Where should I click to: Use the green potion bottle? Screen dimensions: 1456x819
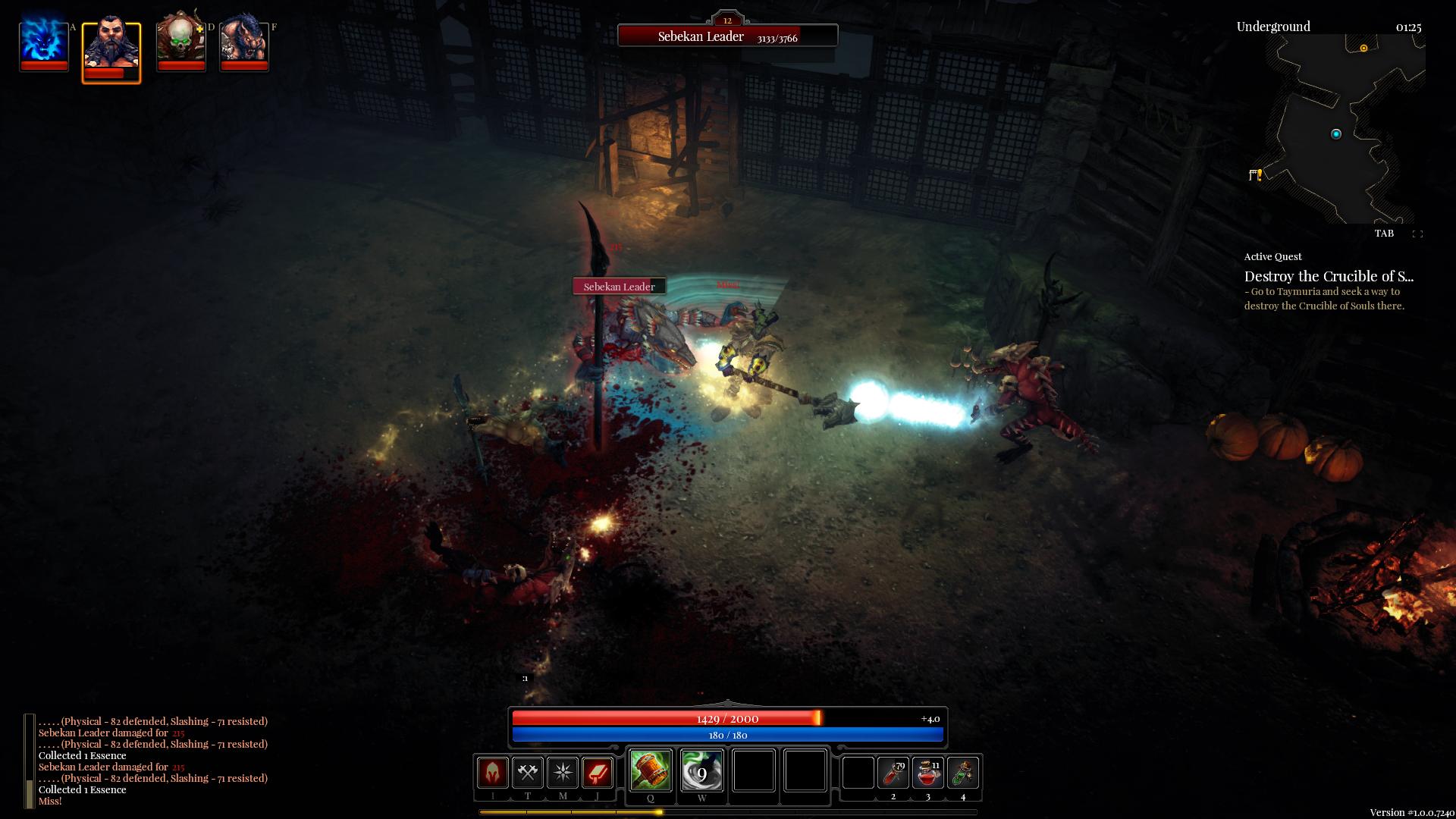point(963,773)
